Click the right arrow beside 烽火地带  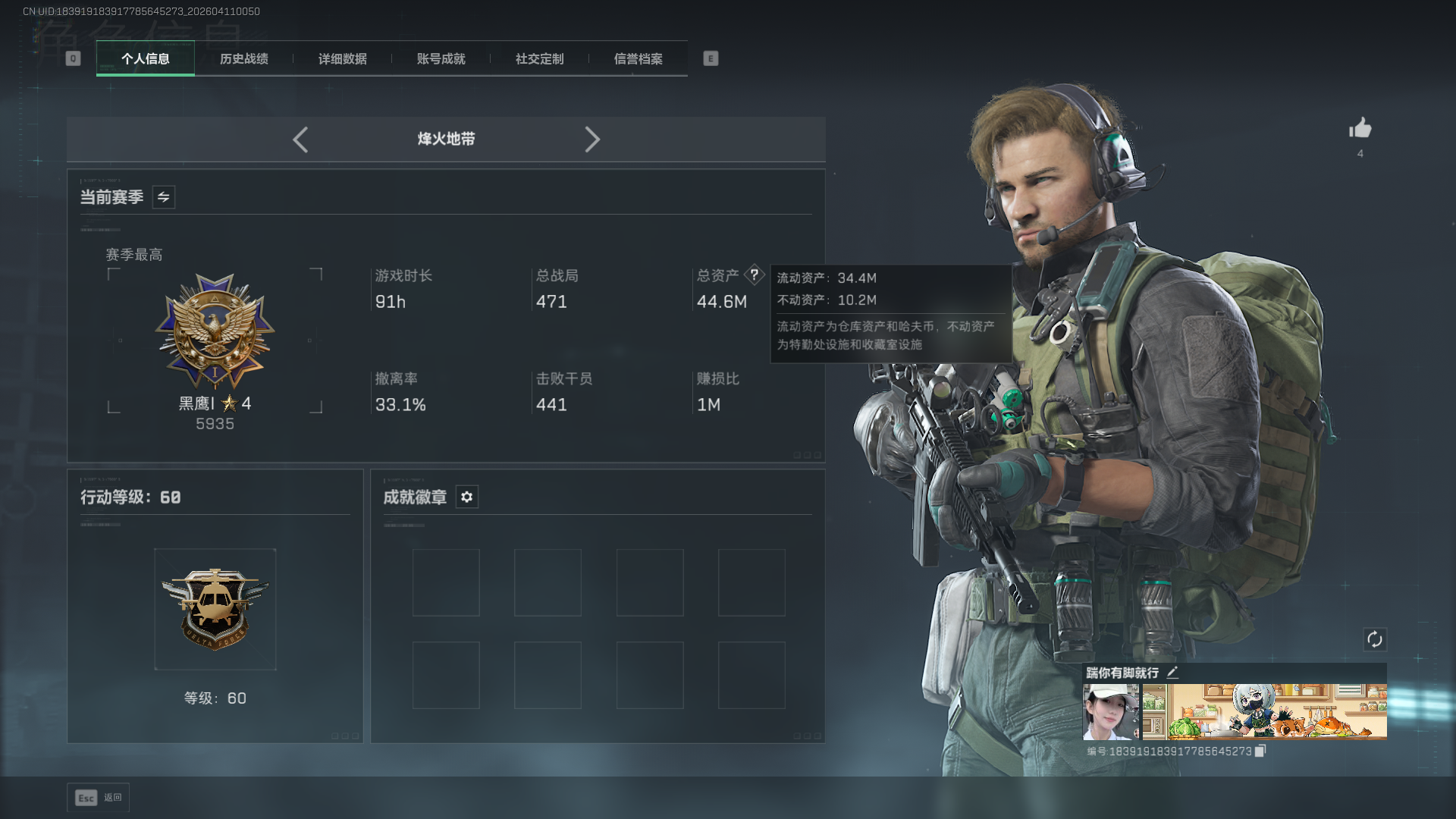(592, 140)
